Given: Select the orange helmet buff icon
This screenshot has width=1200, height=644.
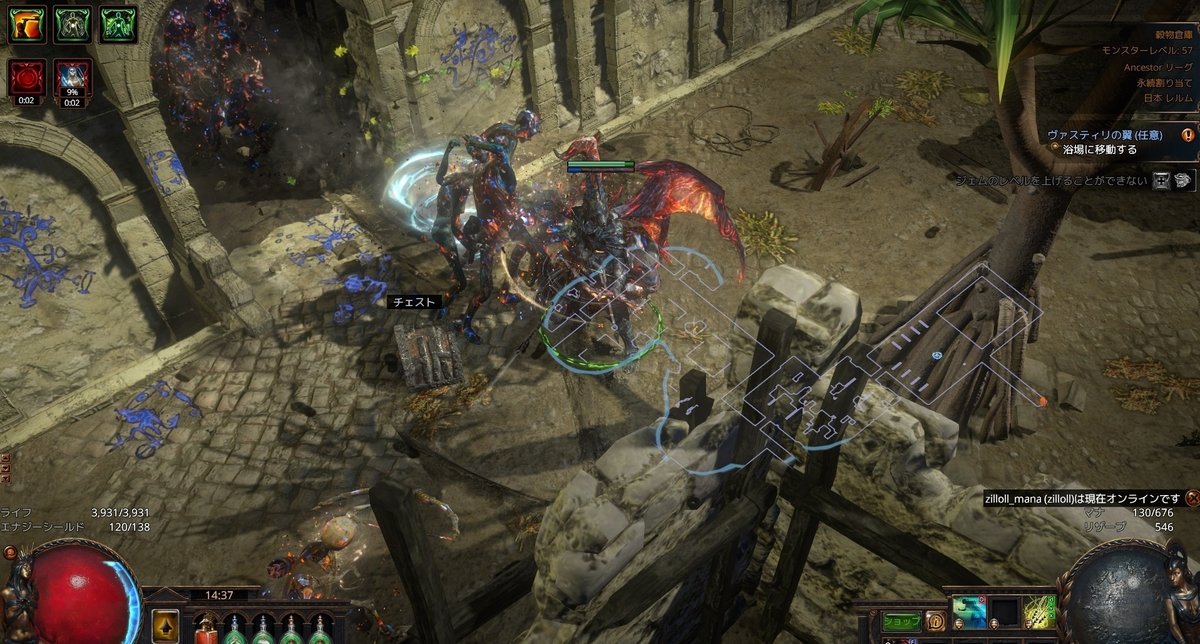Looking at the screenshot, I should (x=27, y=24).
